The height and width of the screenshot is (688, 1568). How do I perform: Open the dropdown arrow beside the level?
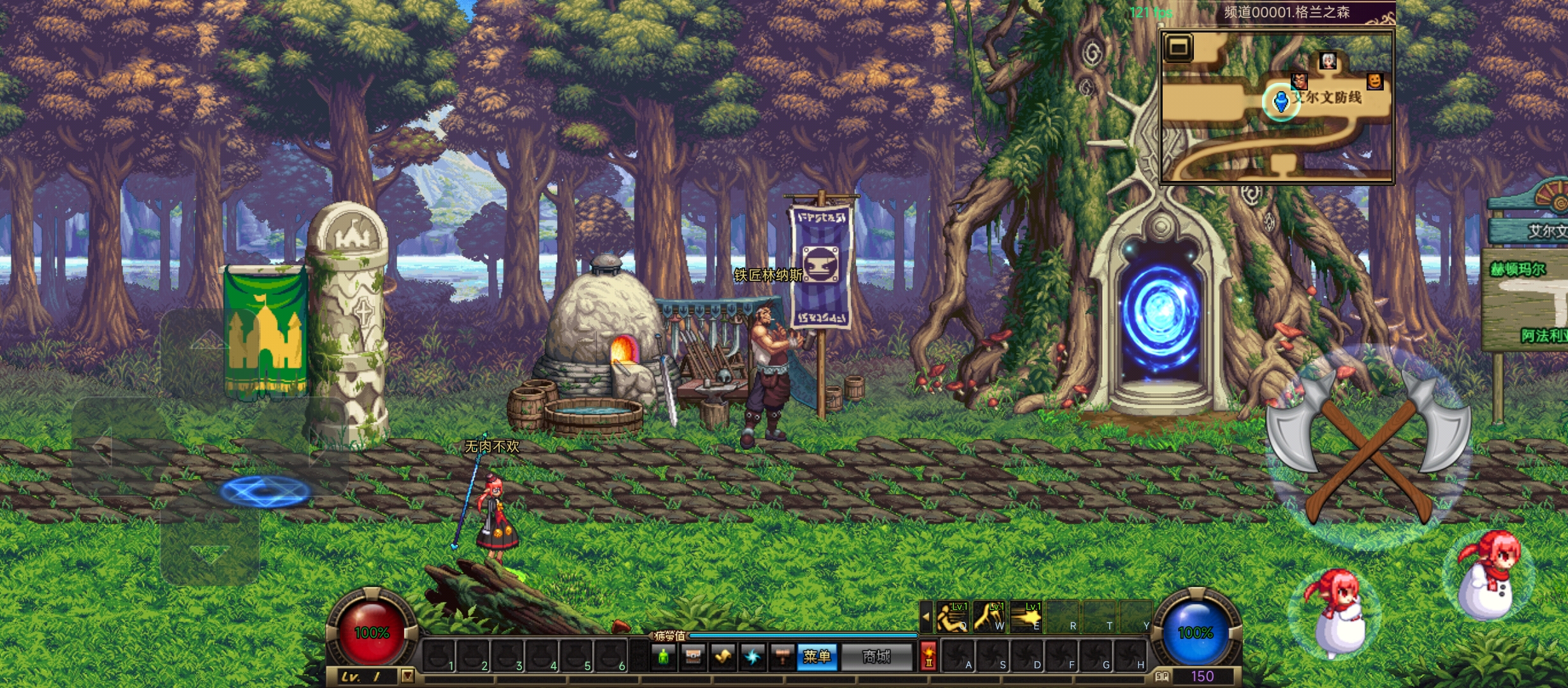[407, 676]
